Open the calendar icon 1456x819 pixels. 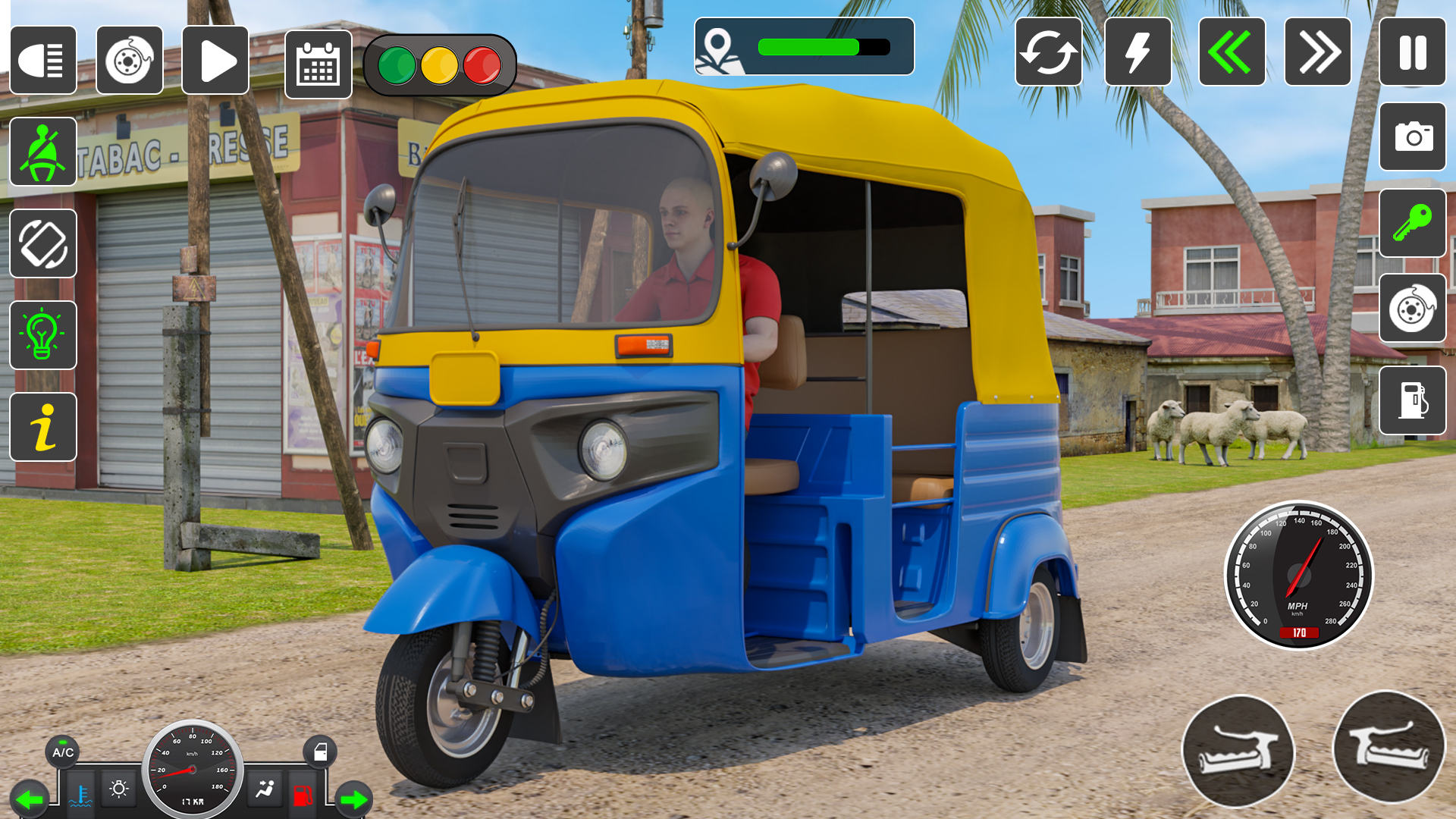tap(318, 64)
